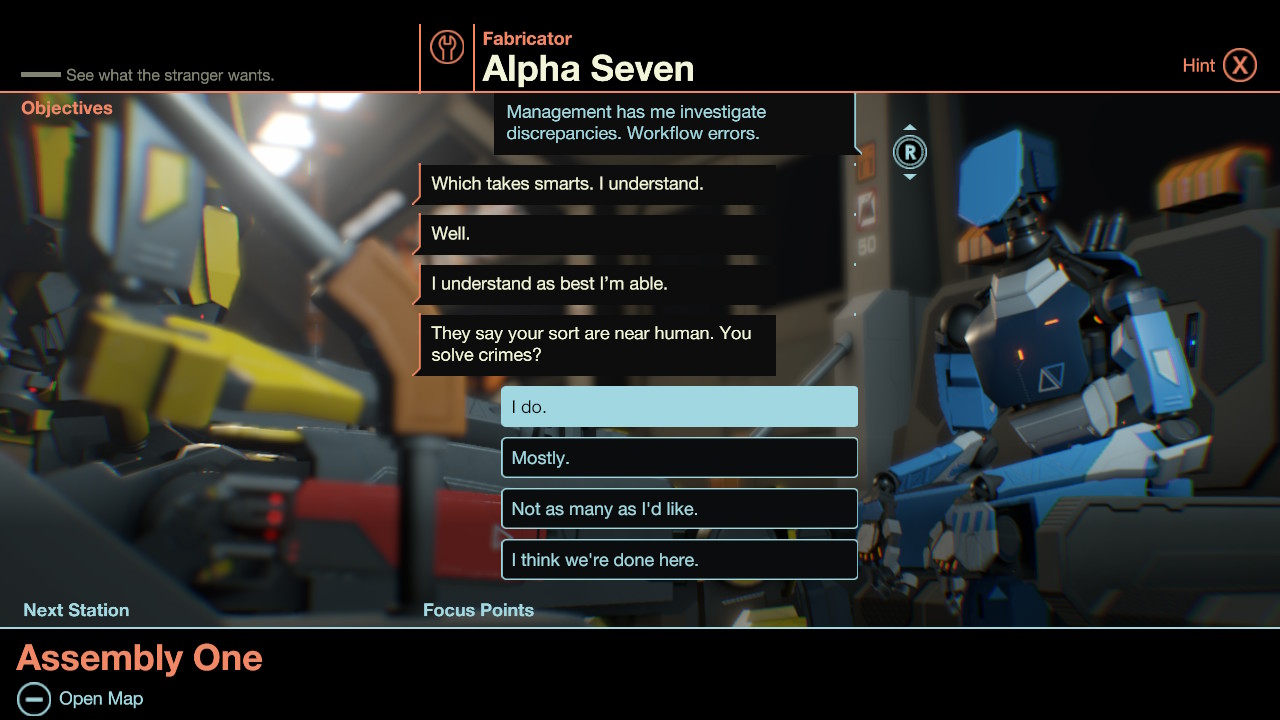
Task: Select the reply 'Not as many as I'd like.'
Action: coord(679,508)
